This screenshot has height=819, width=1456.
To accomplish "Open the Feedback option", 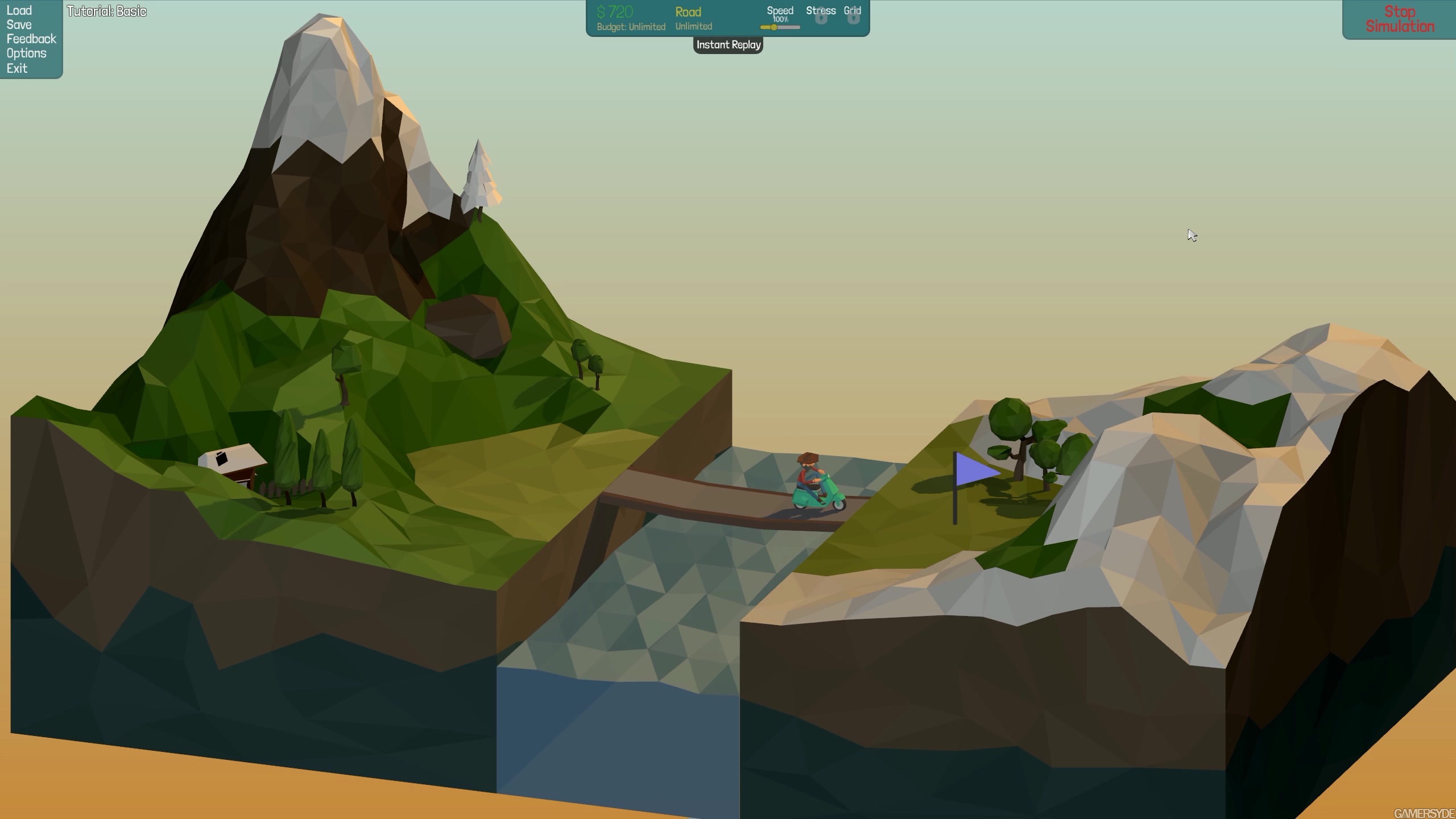I will tap(31, 39).
